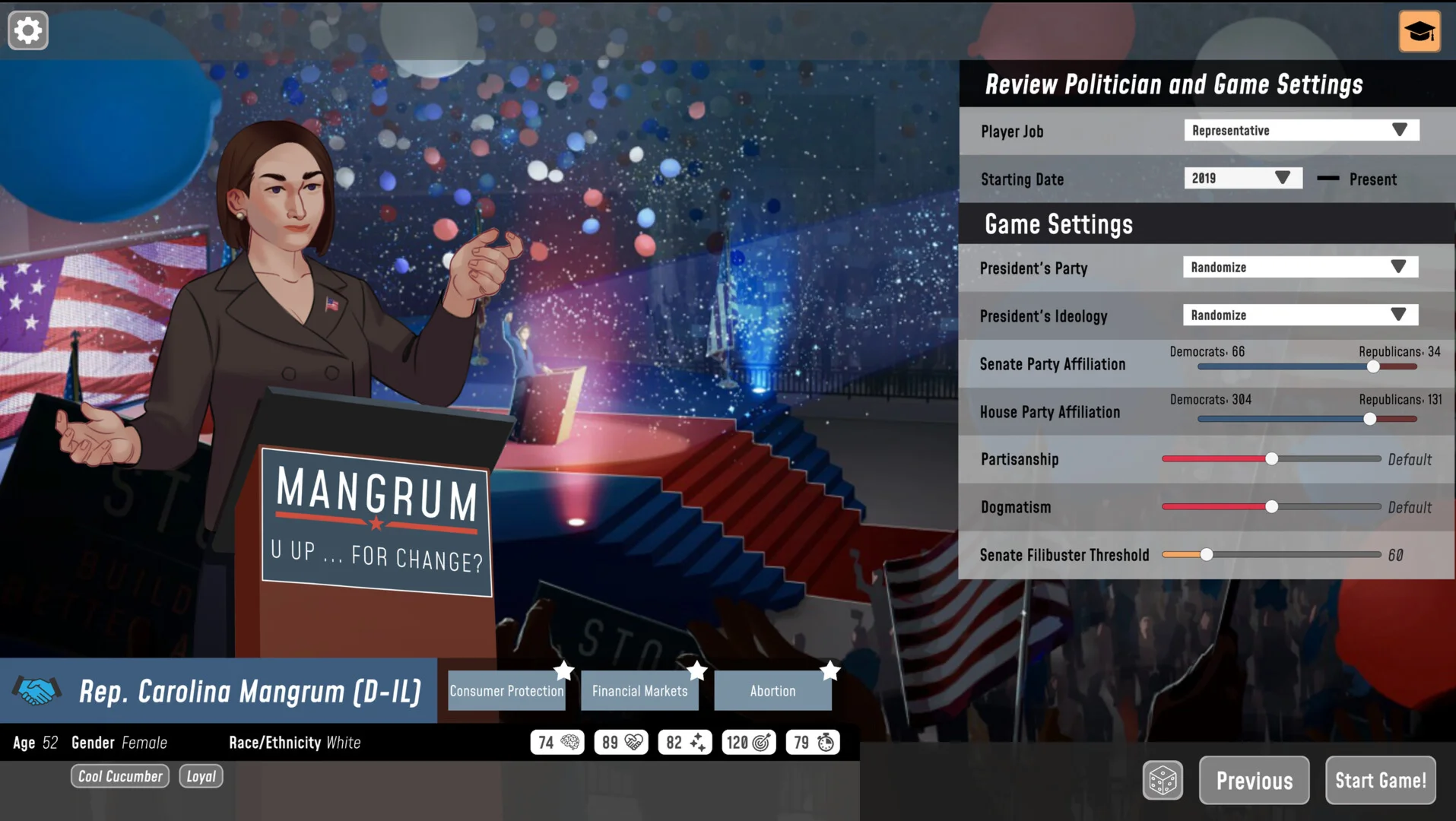1456x821 pixels.
Task: Open the Player Job dropdown
Action: click(x=1301, y=131)
